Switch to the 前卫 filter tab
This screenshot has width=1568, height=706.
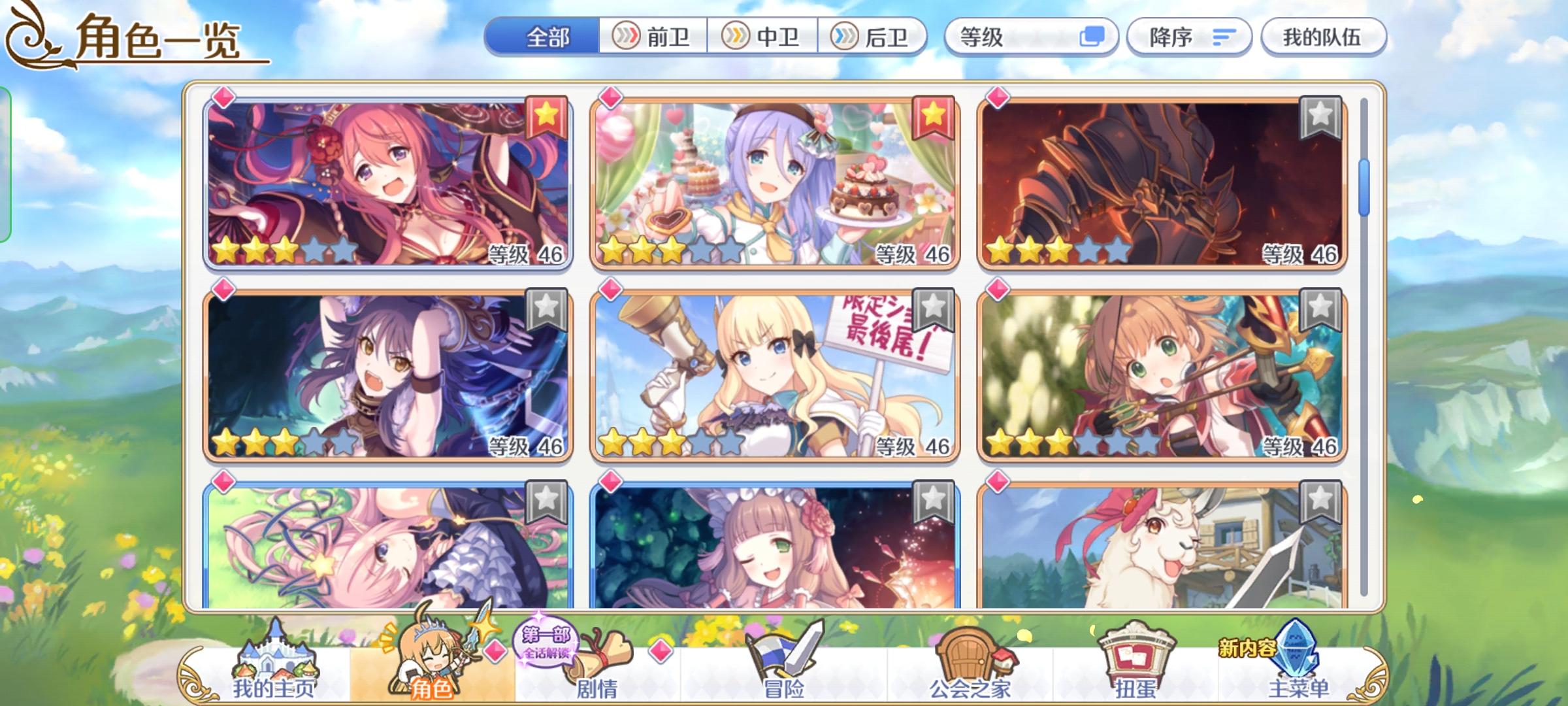(650, 37)
